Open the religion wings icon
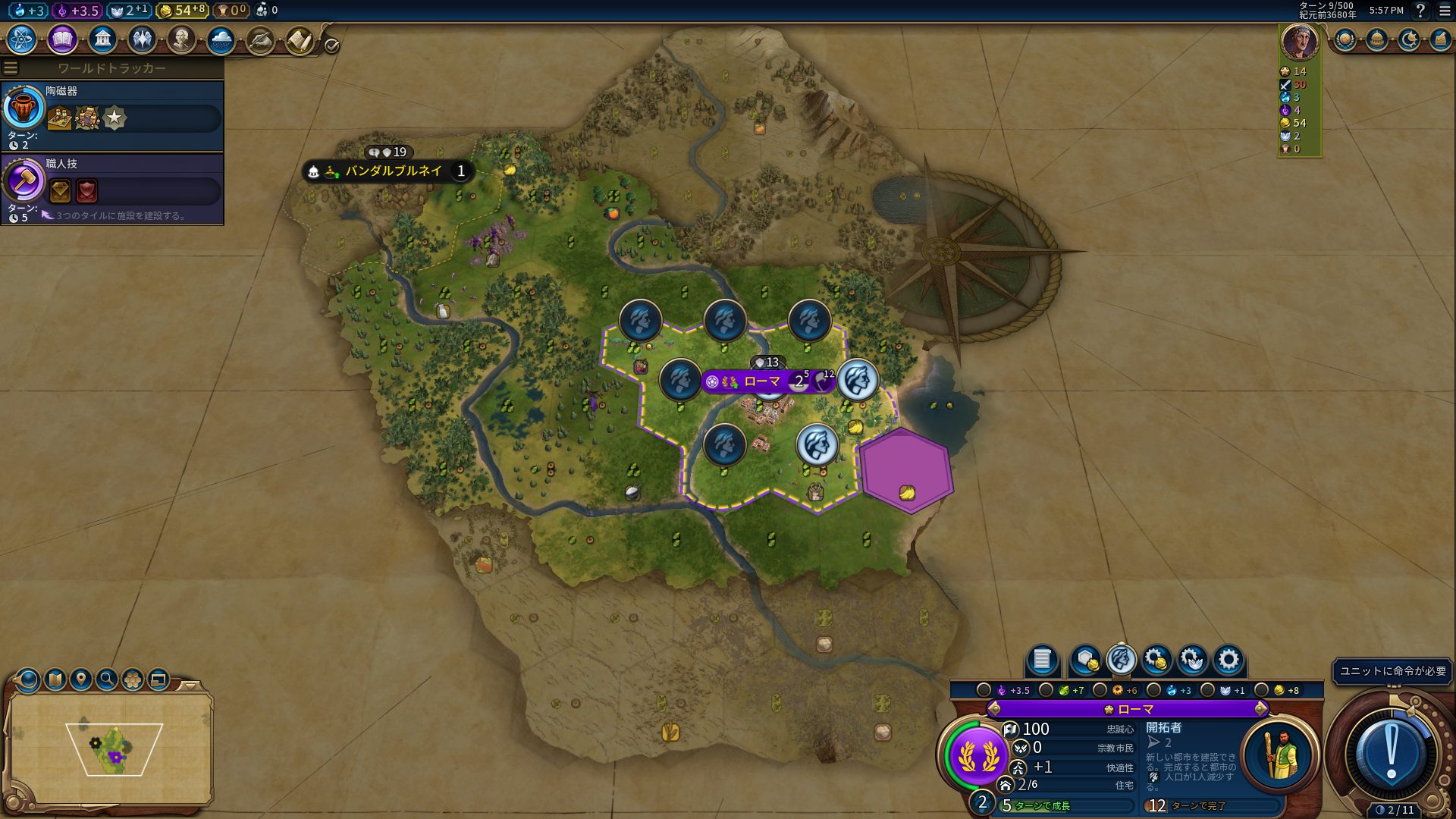1456x819 pixels. [x=142, y=39]
